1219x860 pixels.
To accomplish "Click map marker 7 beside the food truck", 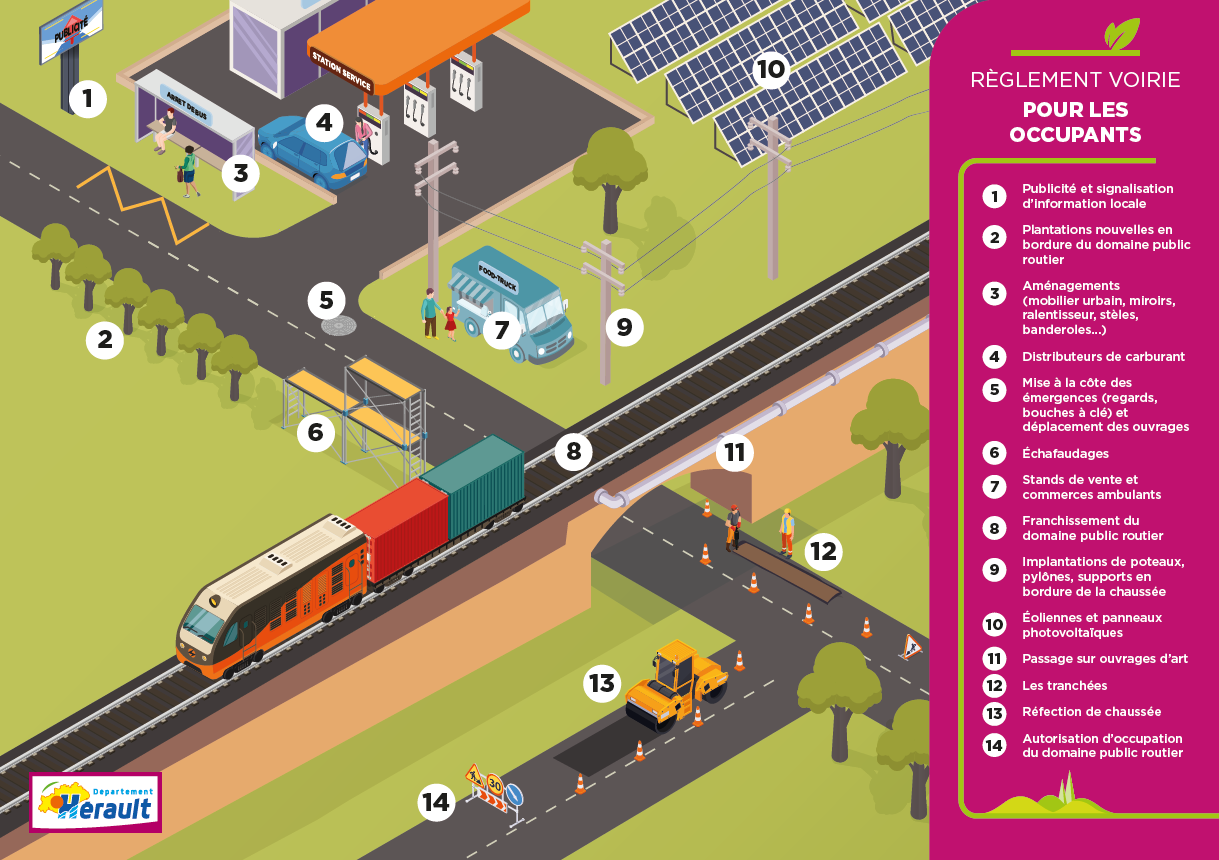I will pos(501,329).
